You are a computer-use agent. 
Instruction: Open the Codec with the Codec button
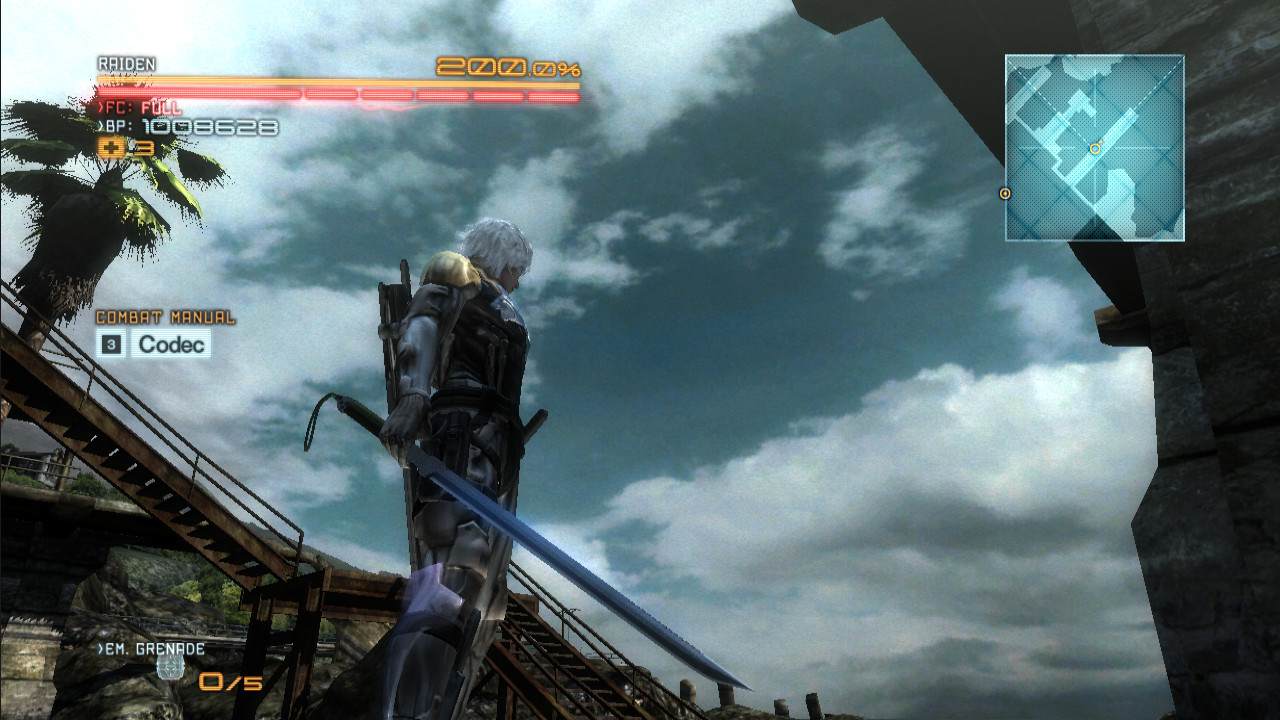coord(170,345)
